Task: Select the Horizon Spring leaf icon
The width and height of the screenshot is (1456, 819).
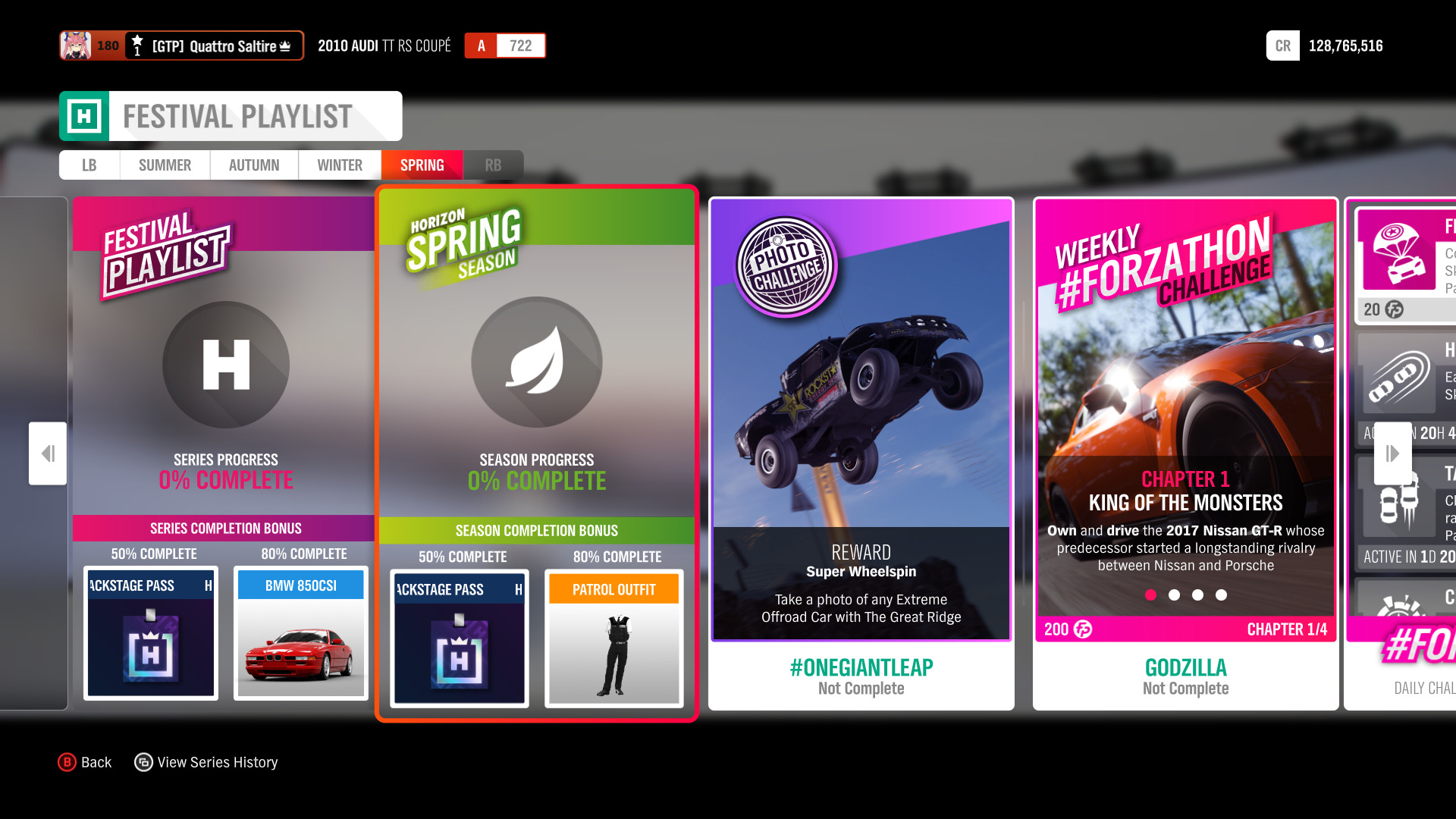Action: click(x=536, y=364)
